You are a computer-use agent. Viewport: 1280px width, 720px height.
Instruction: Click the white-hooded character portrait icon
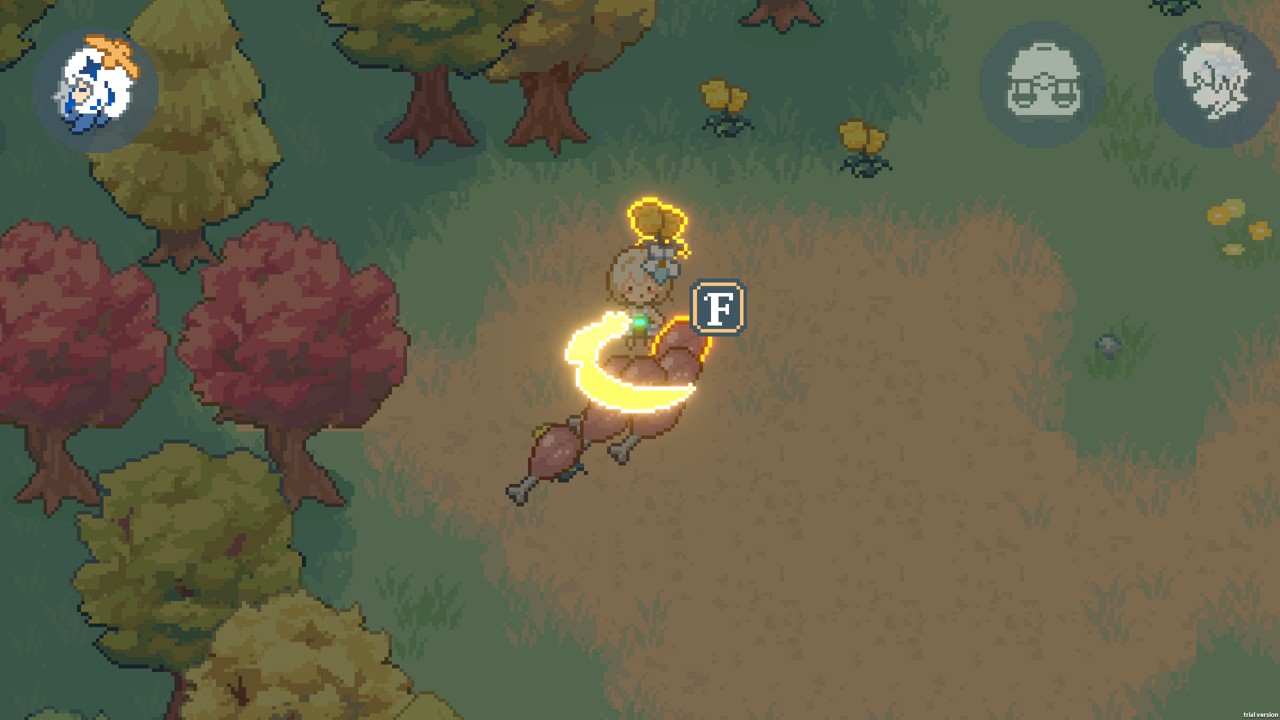(x=95, y=89)
